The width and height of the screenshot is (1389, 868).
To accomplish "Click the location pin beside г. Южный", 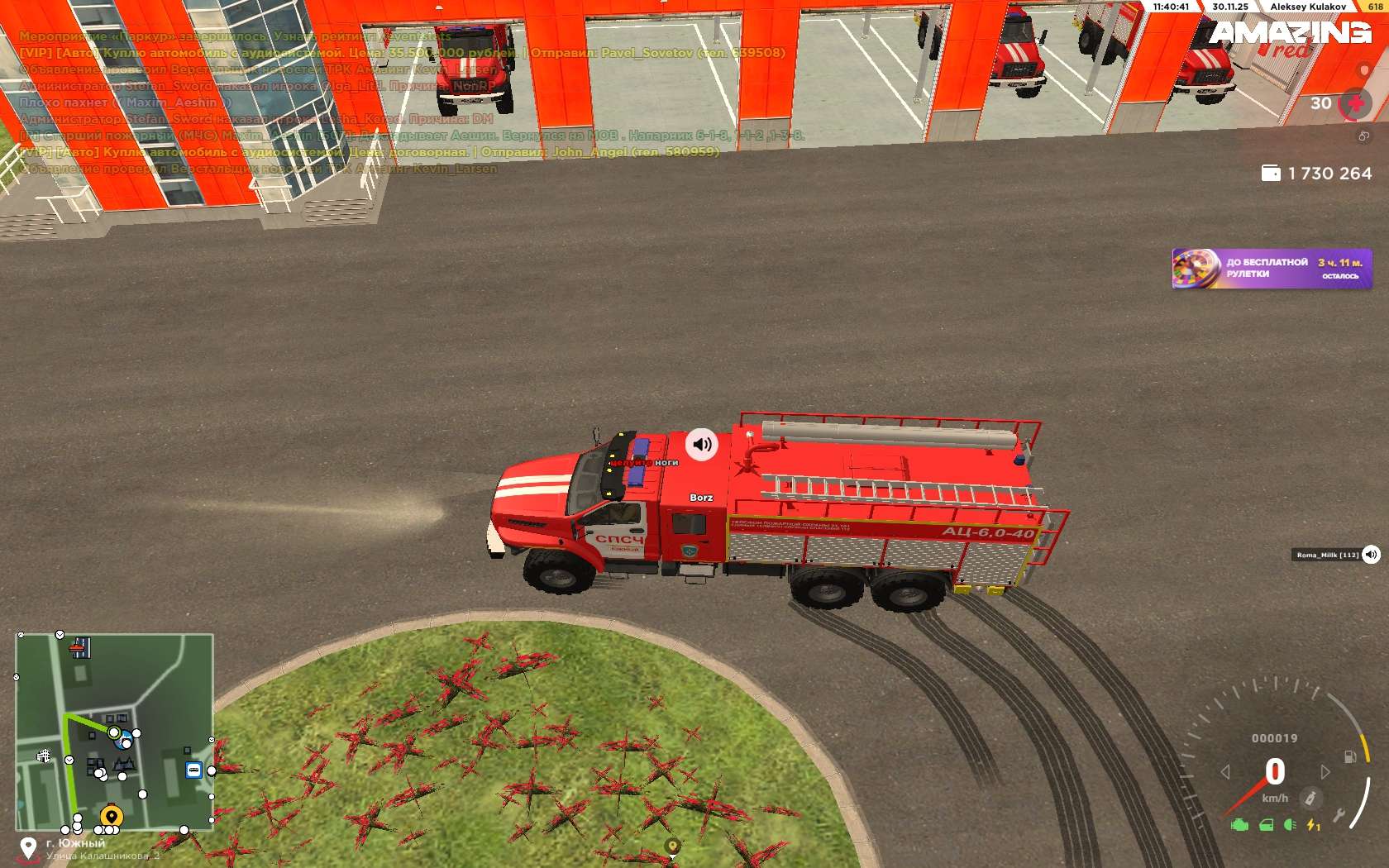I will coord(28,847).
